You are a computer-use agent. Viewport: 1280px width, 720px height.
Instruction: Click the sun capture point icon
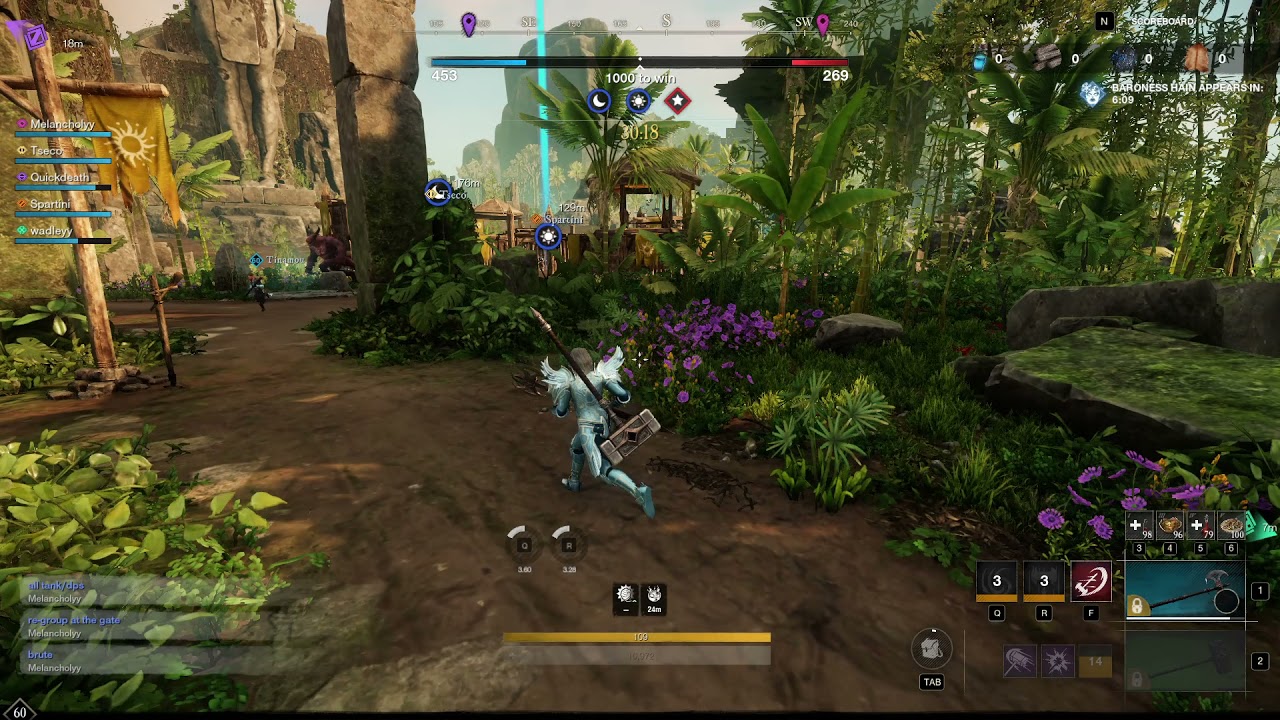(638, 101)
